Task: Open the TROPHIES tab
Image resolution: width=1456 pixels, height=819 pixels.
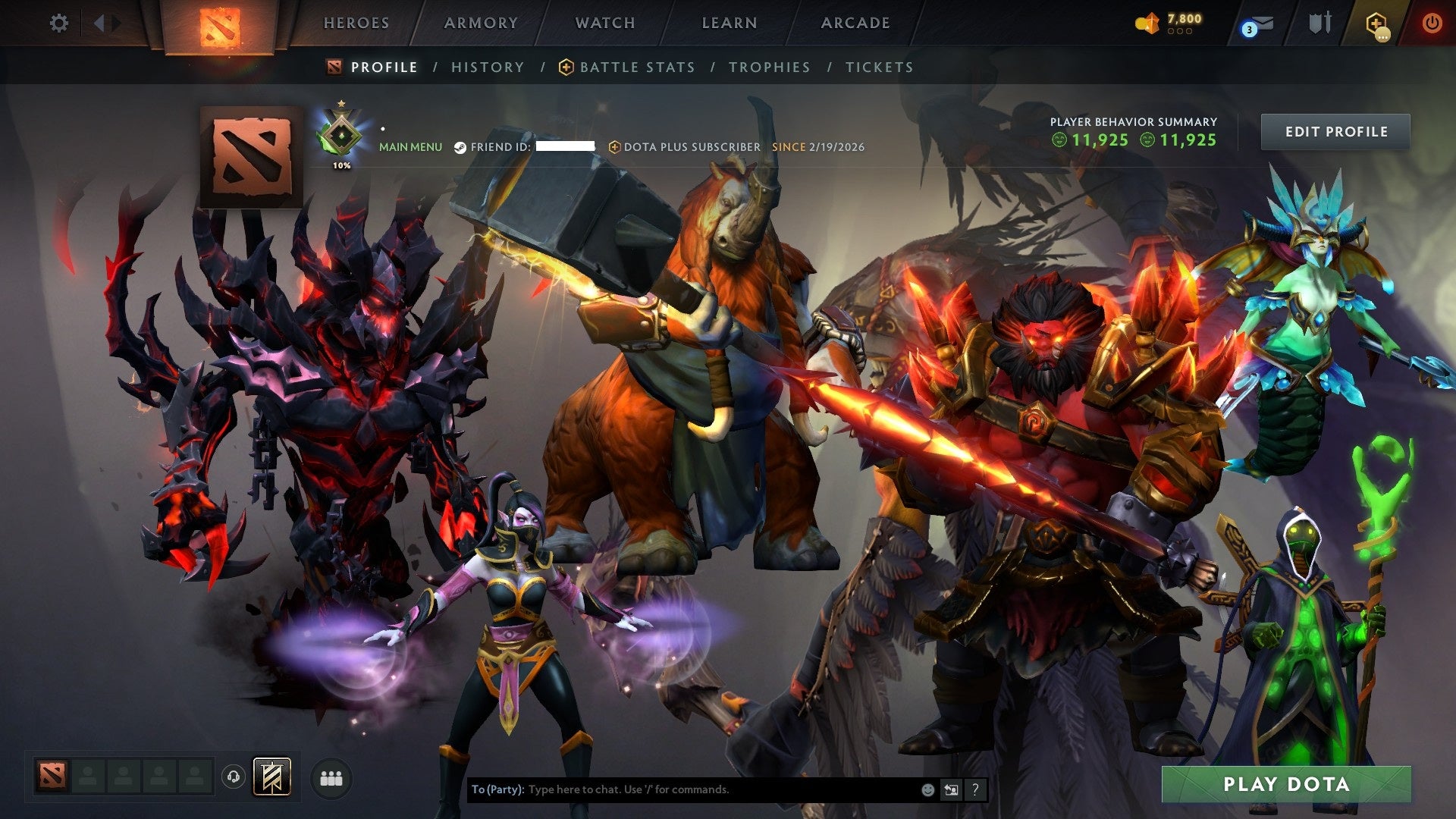Action: tap(769, 67)
